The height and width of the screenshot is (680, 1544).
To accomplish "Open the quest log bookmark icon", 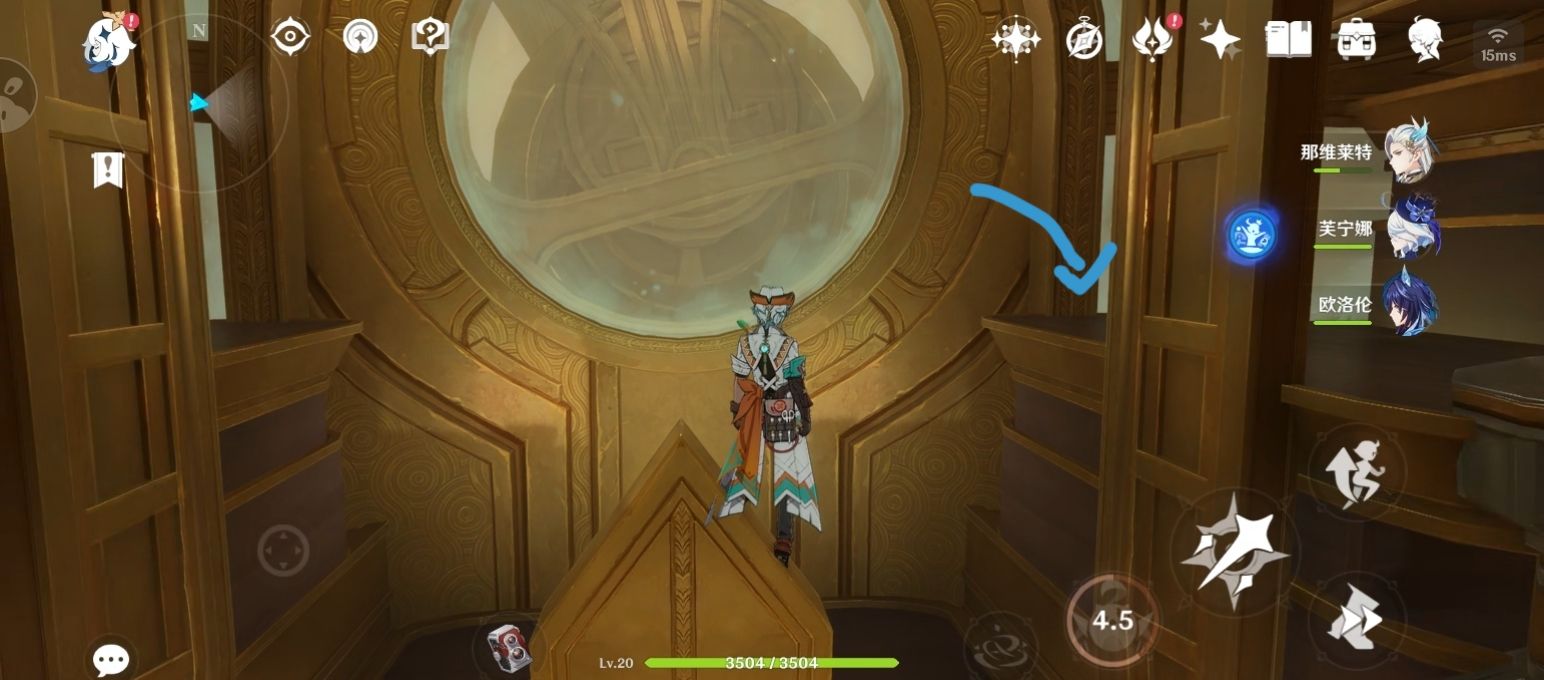I will point(107,170).
